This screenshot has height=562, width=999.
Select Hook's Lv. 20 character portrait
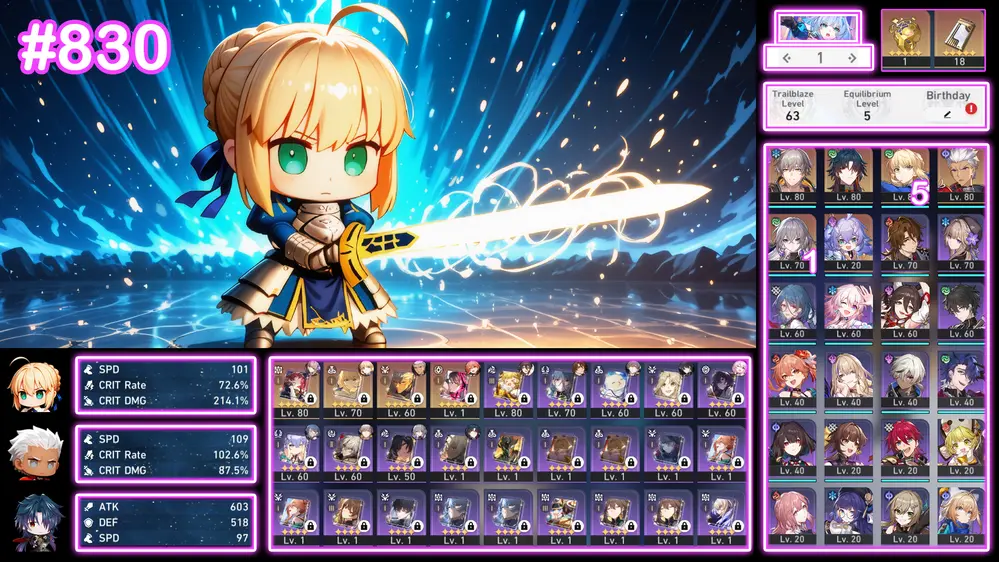[x=961, y=447]
